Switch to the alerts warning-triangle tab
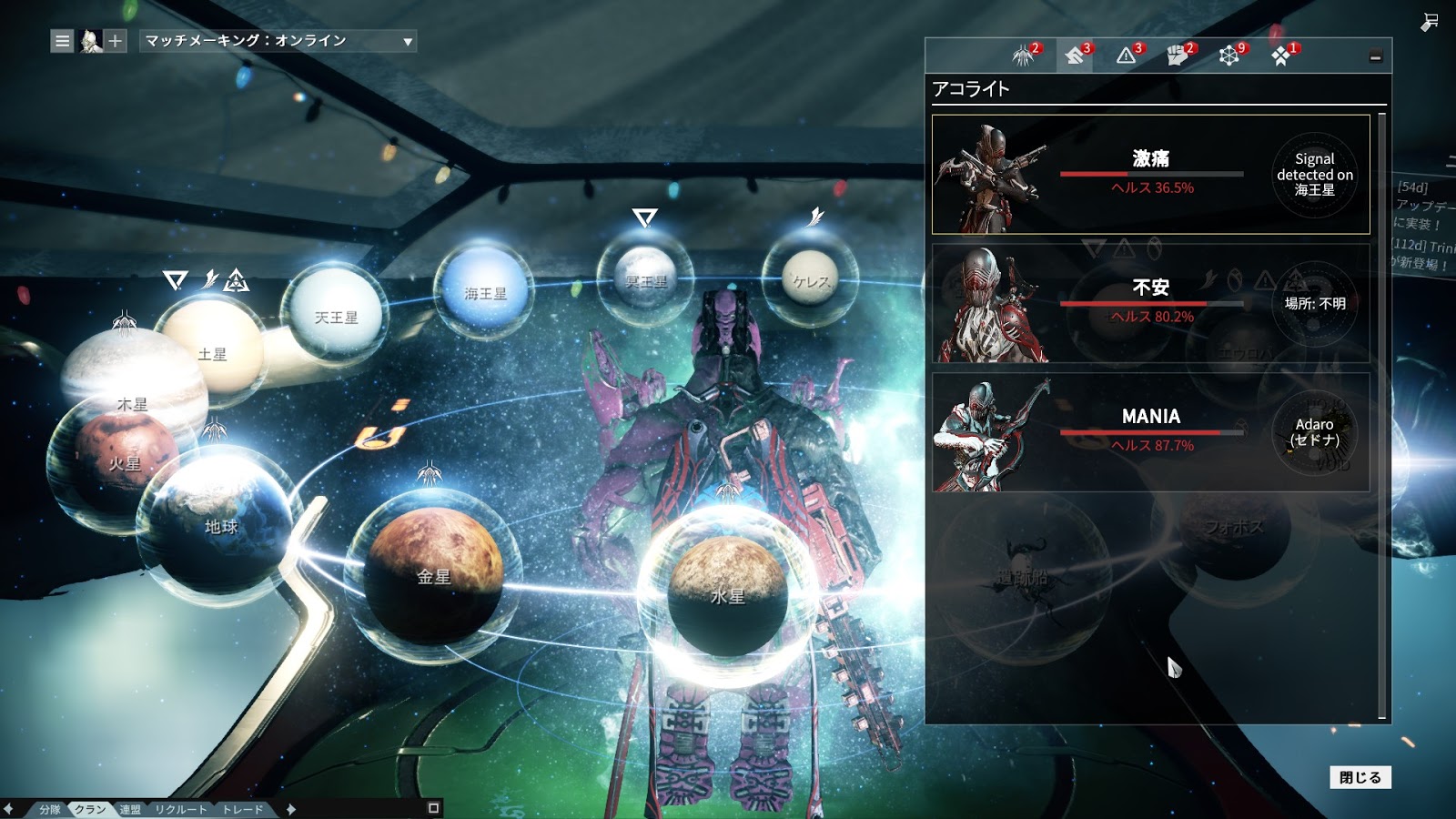The width and height of the screenshot is (1456, 819). (x=1127, y=56)
